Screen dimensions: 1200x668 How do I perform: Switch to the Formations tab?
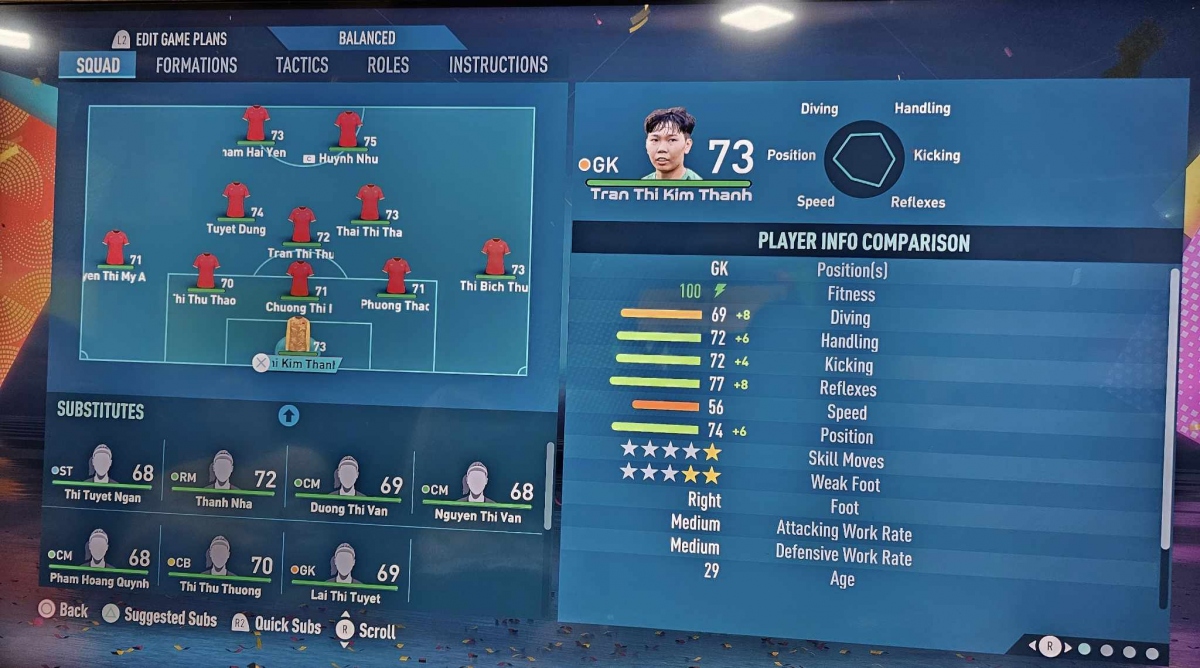[x=196, y=65]
